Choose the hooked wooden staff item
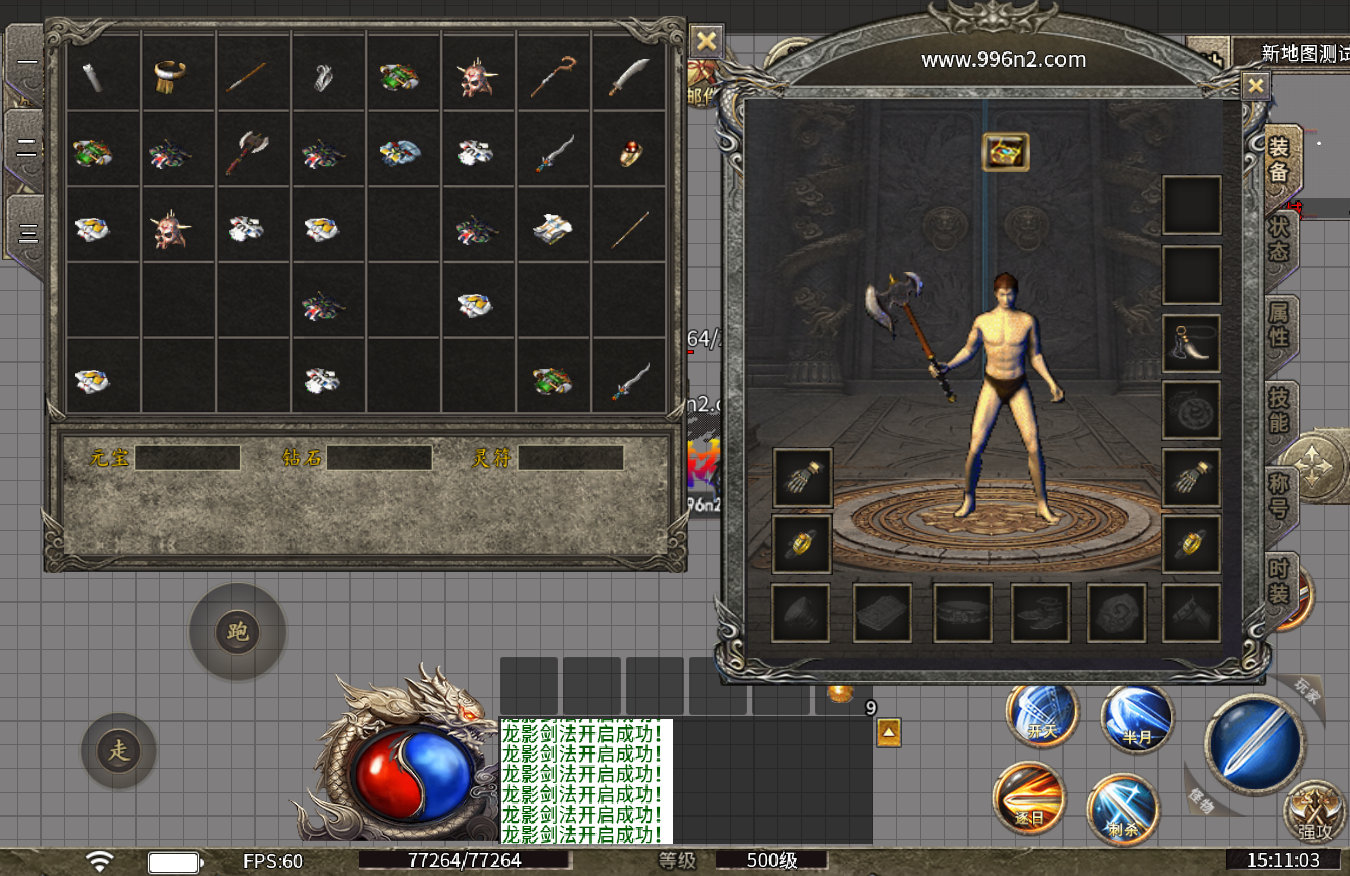 point(553,76)
